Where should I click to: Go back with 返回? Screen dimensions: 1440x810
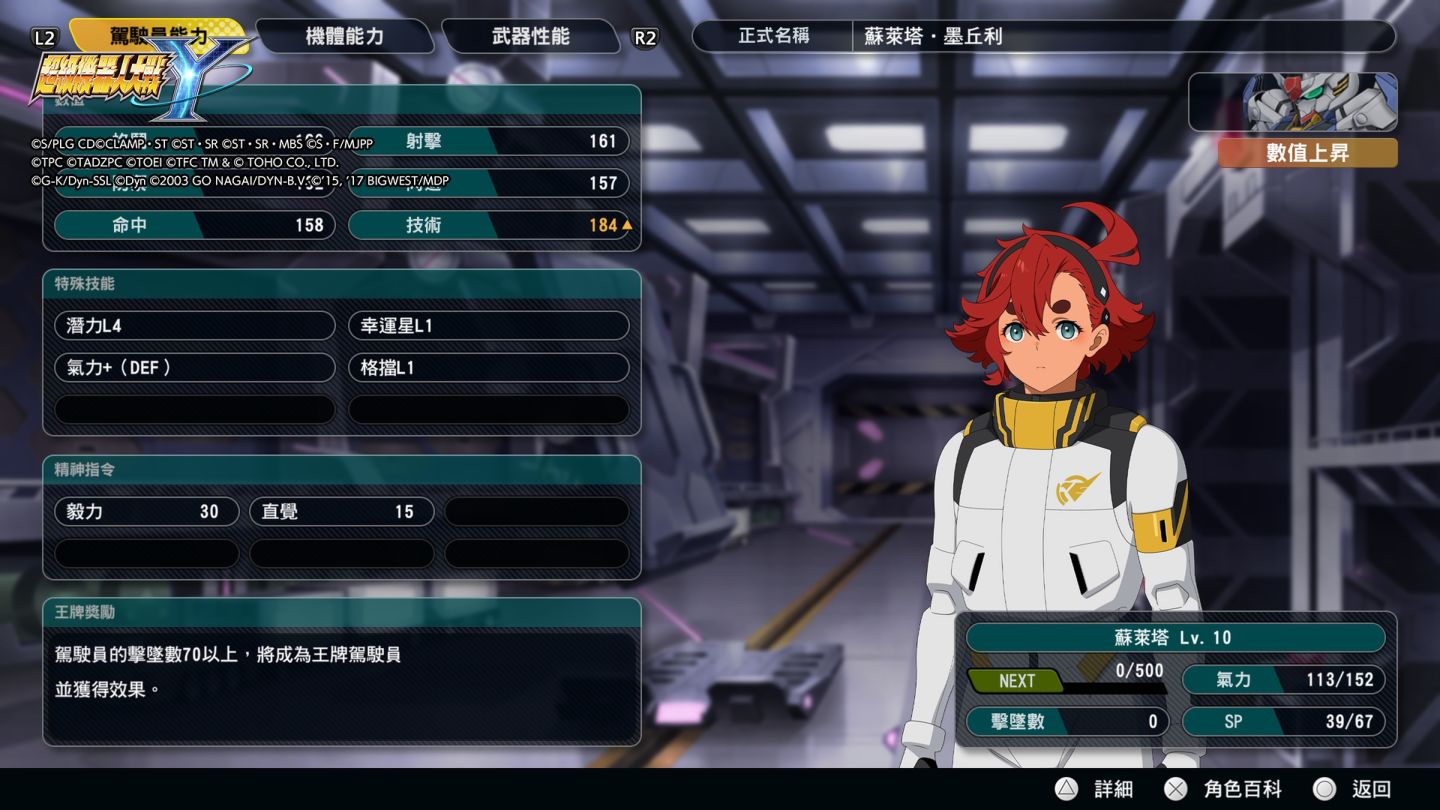click(1353, 789)
